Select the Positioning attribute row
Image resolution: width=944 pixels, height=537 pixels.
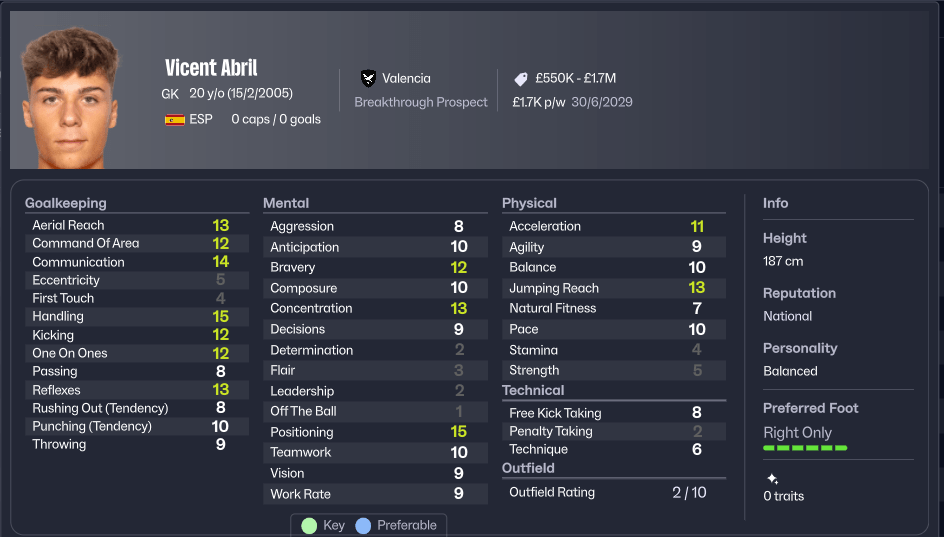point(374,432)
